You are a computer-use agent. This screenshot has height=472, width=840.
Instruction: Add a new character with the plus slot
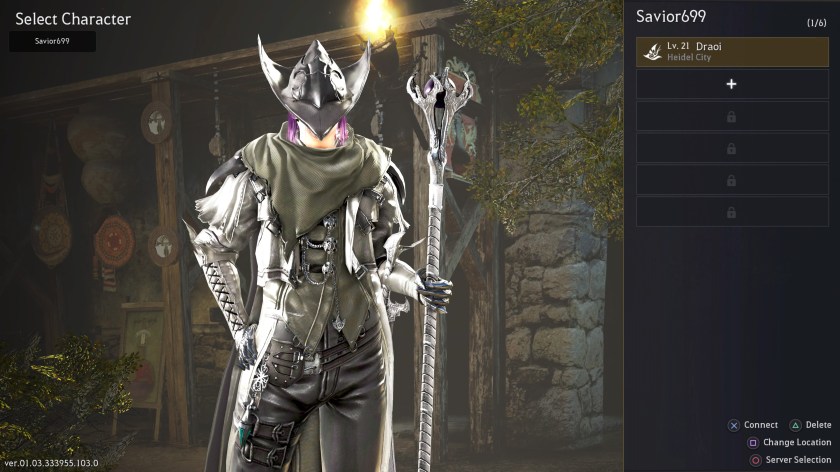(x=732, y=84)
